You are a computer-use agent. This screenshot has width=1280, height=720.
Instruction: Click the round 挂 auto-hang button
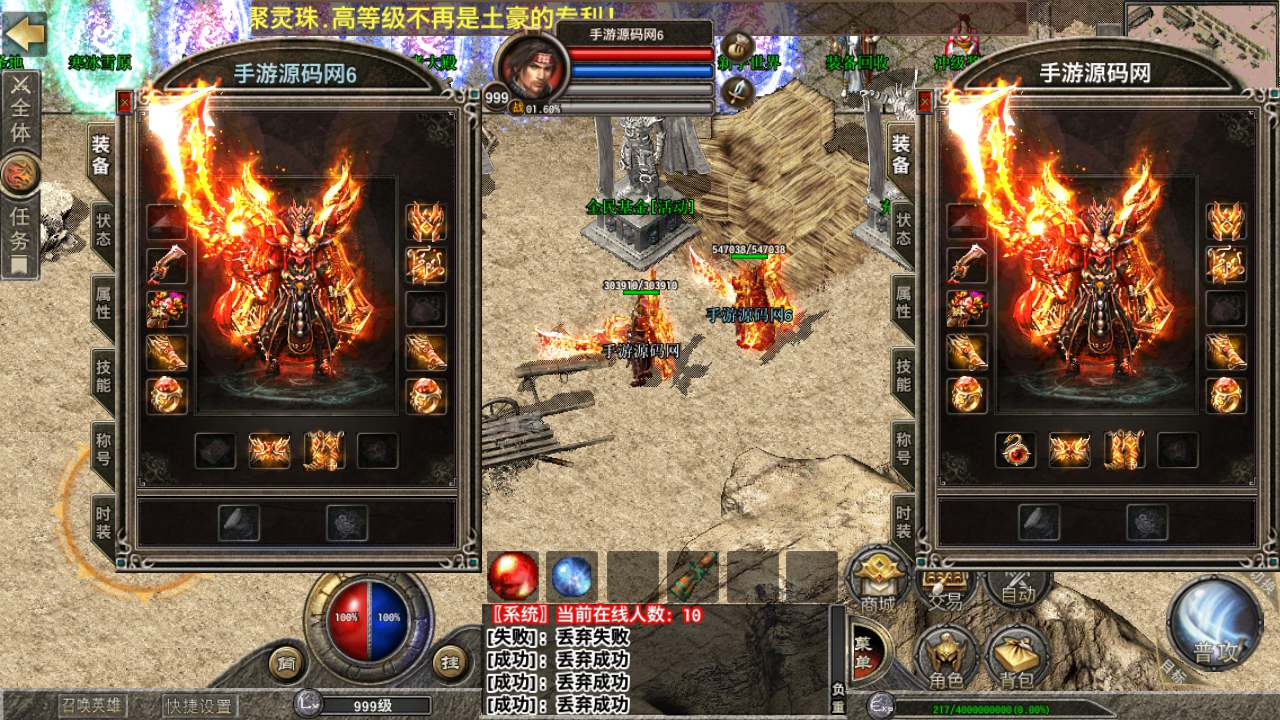click(x=450, y=662)
